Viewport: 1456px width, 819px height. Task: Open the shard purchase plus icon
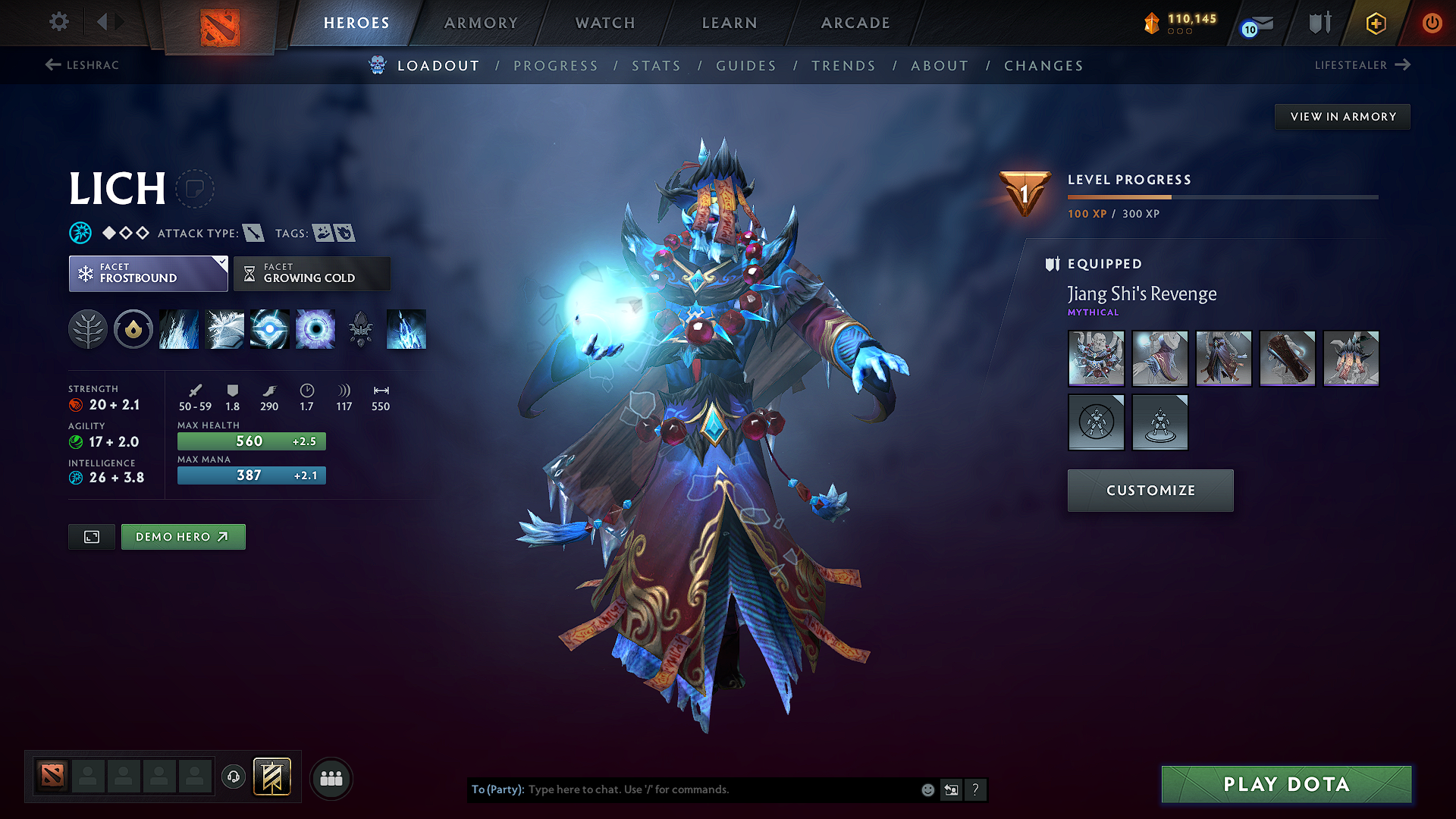point(1375,24)
